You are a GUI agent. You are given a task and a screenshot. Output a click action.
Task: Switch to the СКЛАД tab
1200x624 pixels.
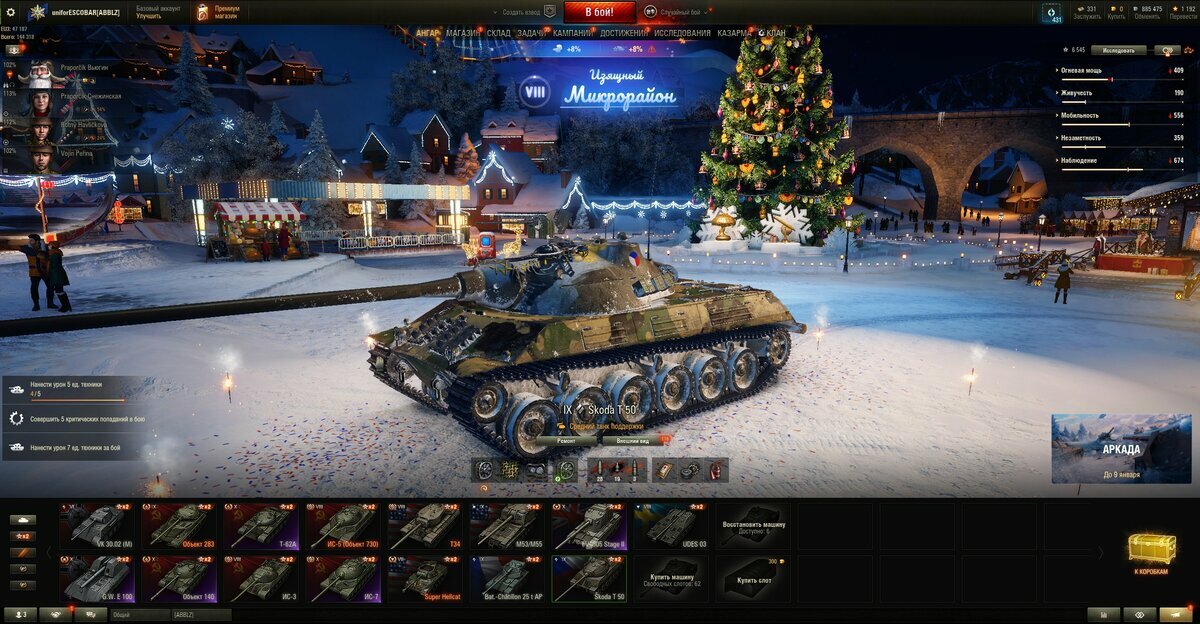499,33
